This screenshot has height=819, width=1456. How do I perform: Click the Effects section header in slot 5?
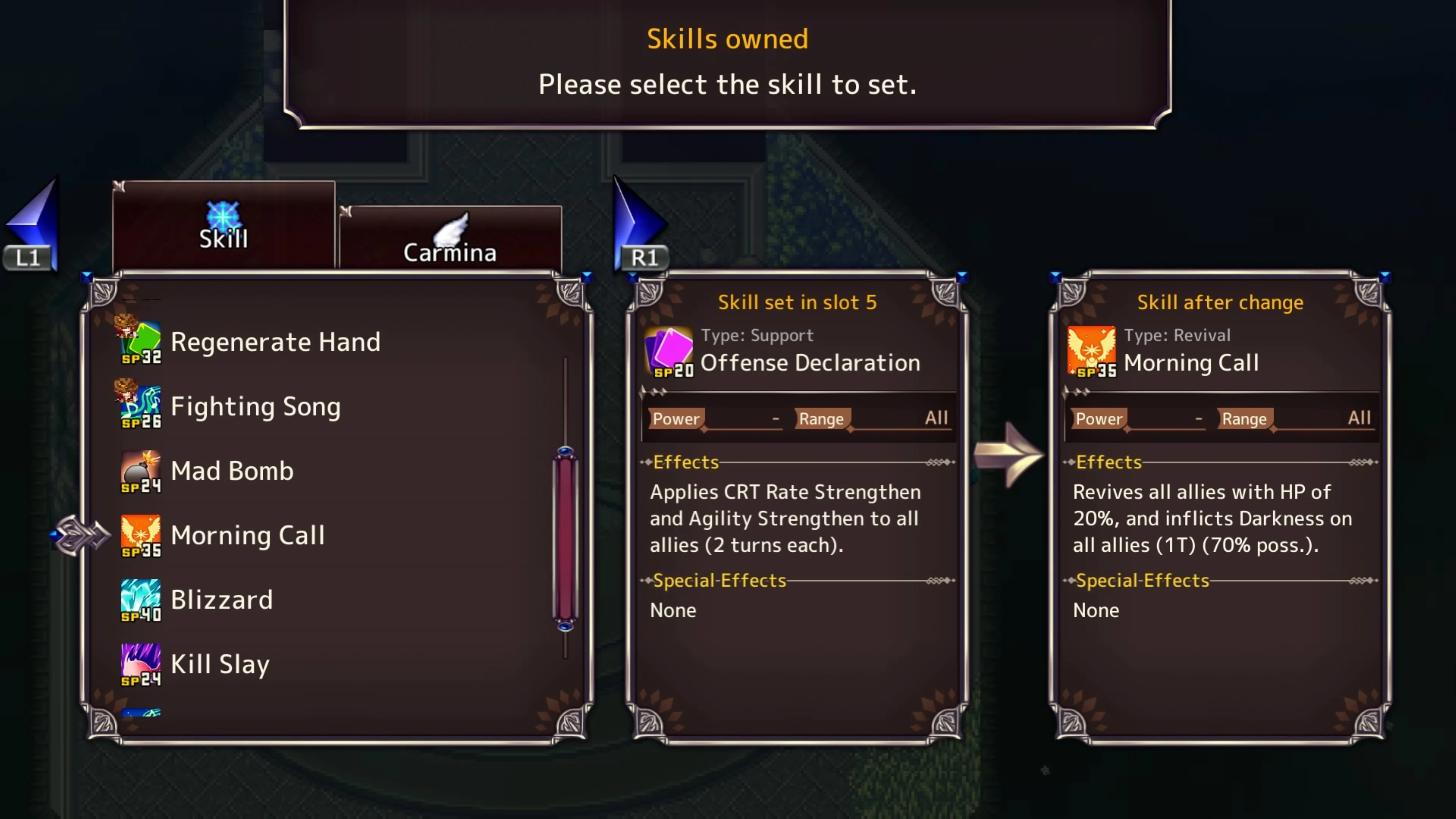coord(686,462)
